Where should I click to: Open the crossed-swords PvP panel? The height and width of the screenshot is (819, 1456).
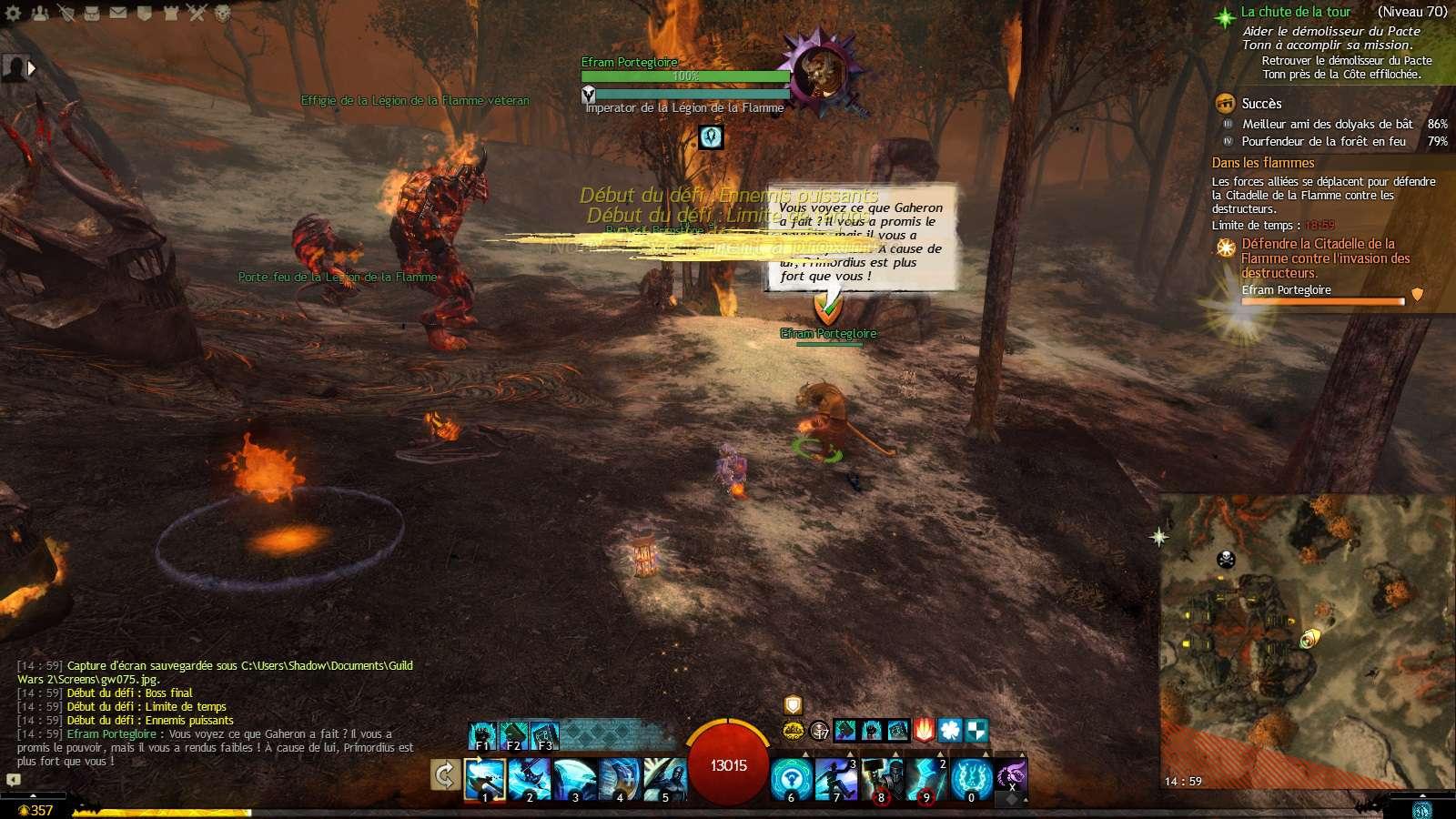(197, 13)
